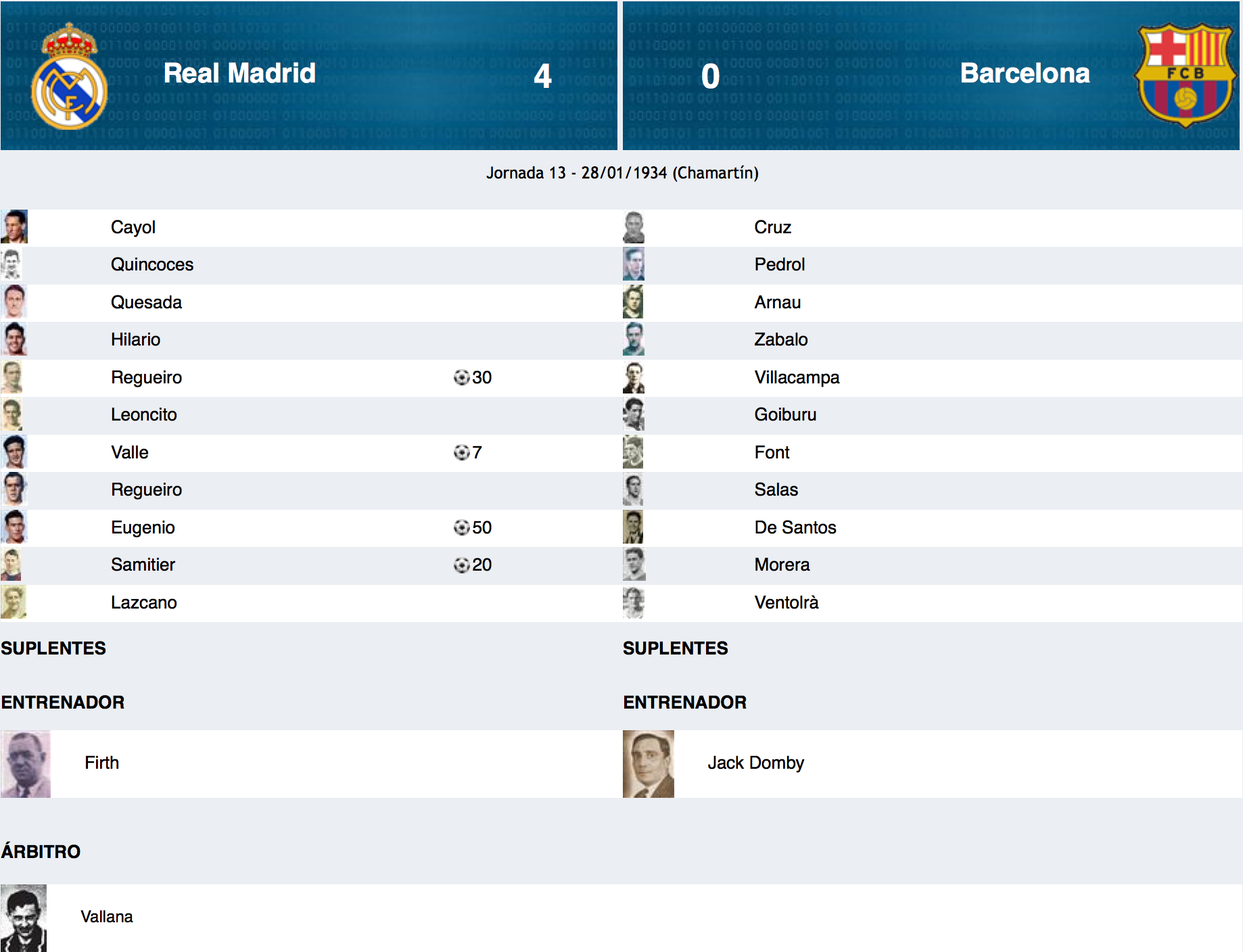Viewport: 1243px width, 952px height.
Task: Select the FC Barcelona crest
Action: pyautogui.click(x=1186, y=75)
